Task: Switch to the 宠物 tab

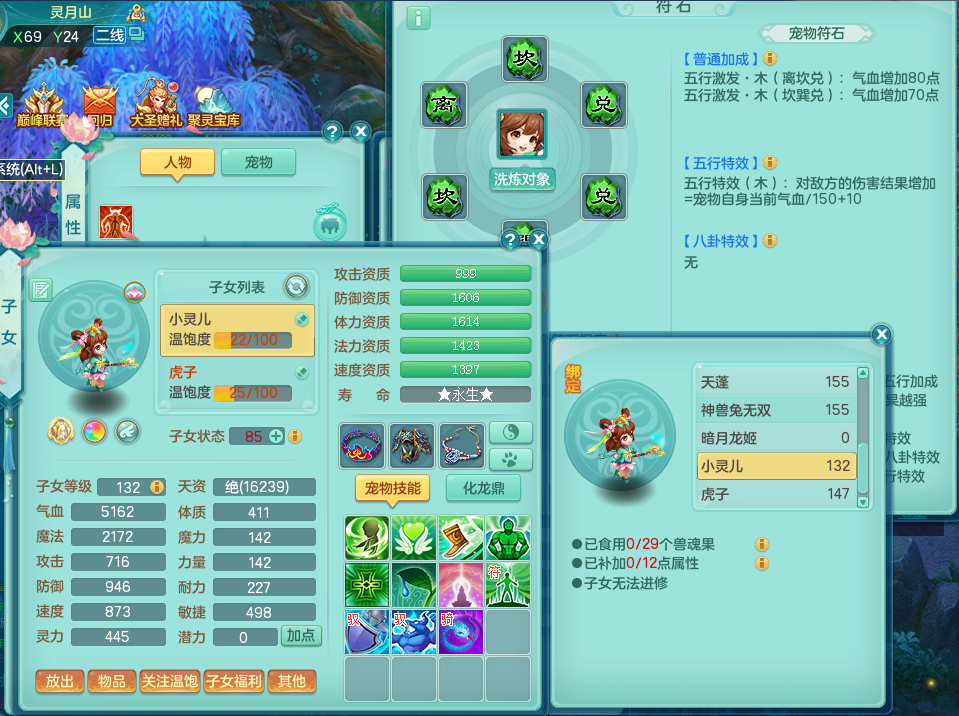Action: tap(258, 162)
